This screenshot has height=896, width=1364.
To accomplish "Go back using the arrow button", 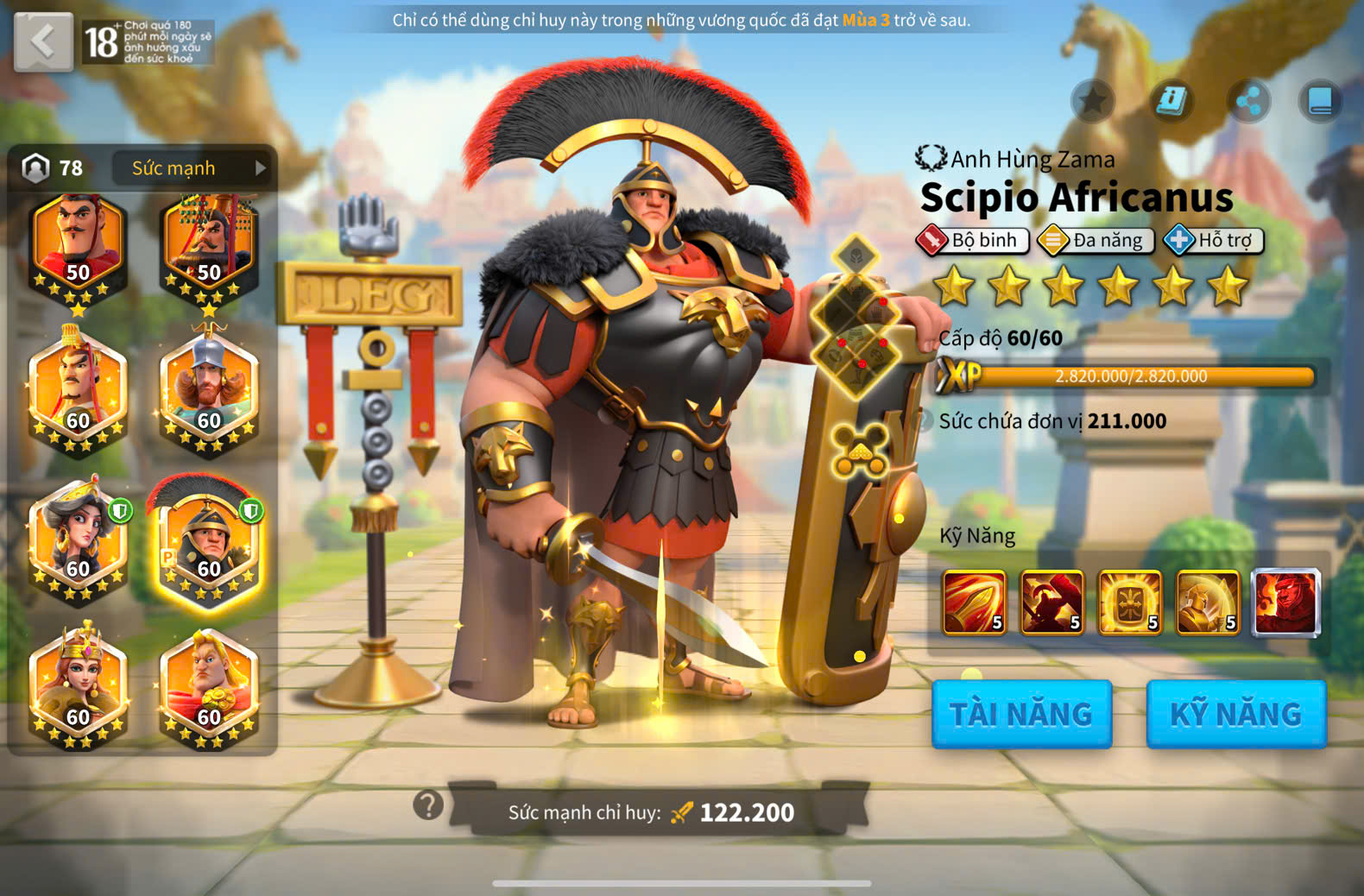I will point(43,41).
